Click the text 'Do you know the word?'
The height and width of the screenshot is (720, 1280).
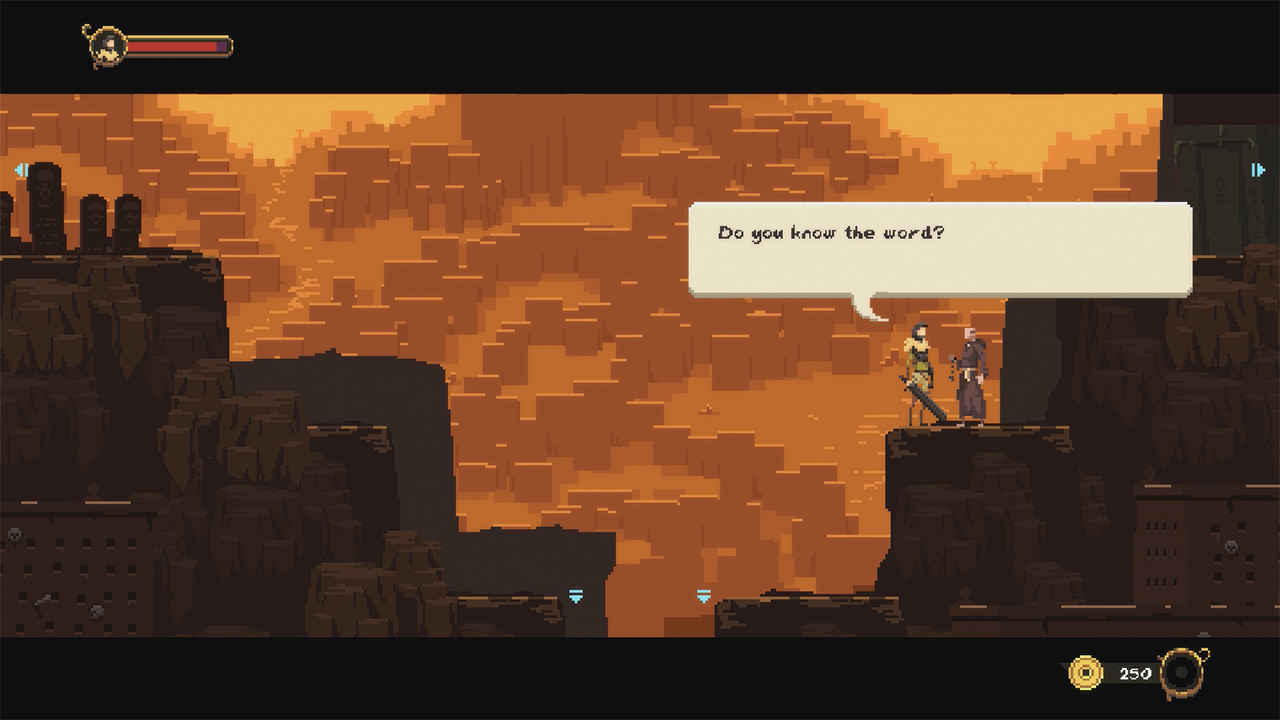830,231
